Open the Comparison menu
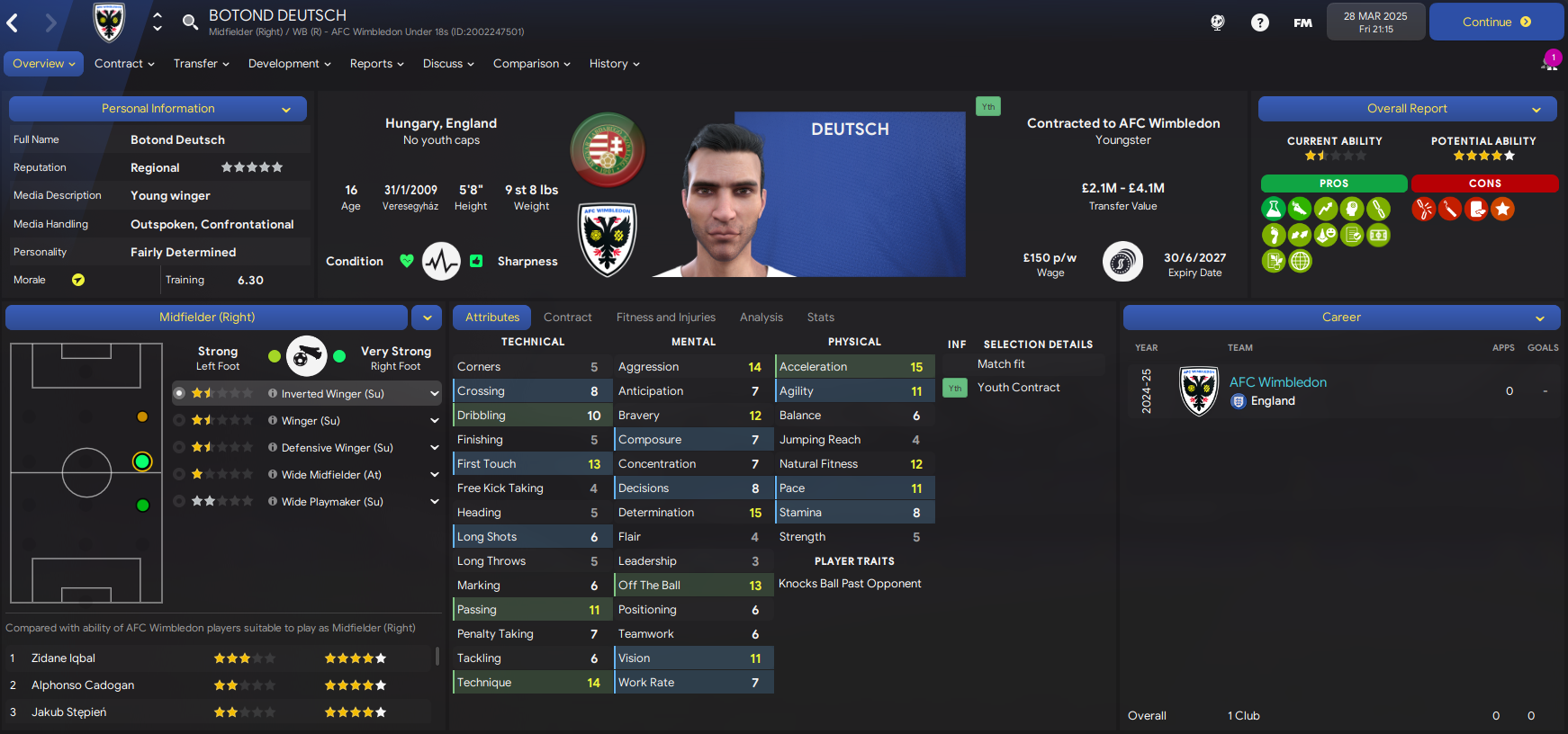 pos(531,64)
